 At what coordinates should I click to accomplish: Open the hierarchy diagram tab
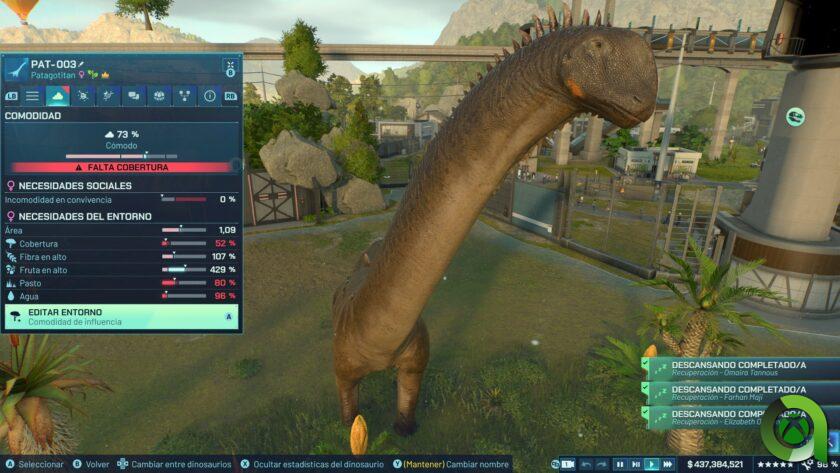pos(184,96)
